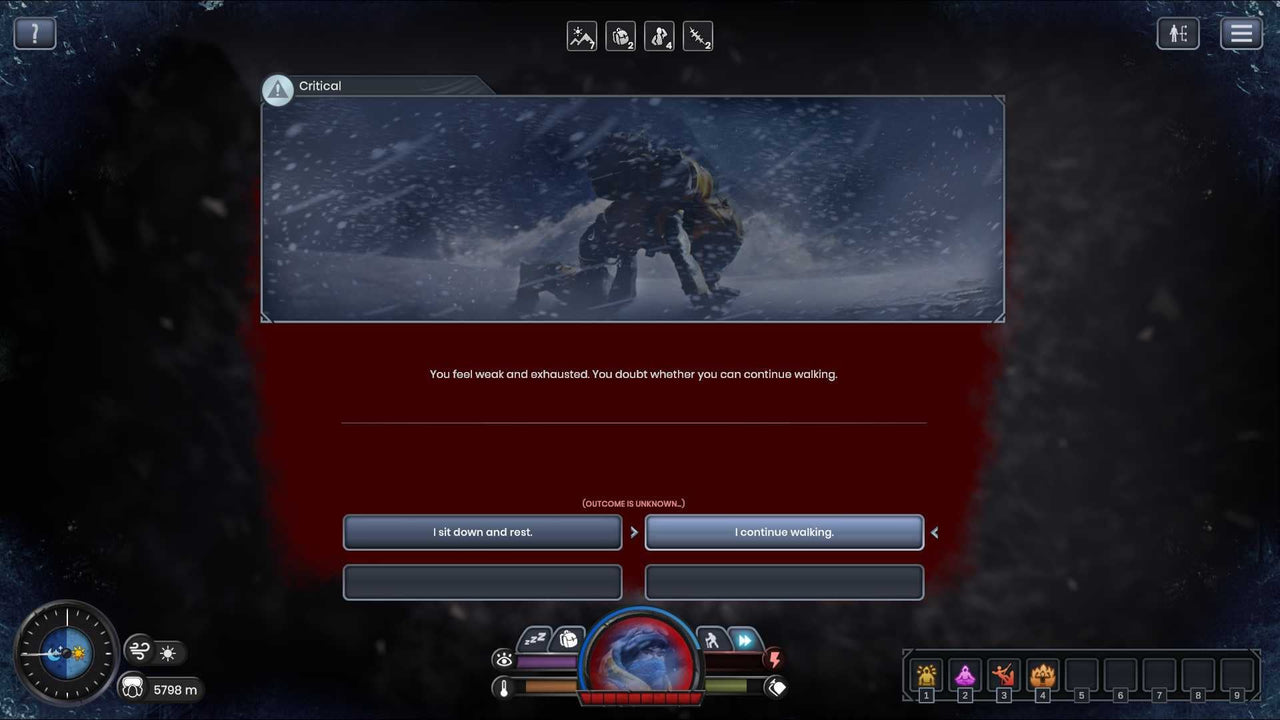Activate the rally ability in hotbar slot 1
Viewport: 1280px width, 720px height.
tap(926, 676)
